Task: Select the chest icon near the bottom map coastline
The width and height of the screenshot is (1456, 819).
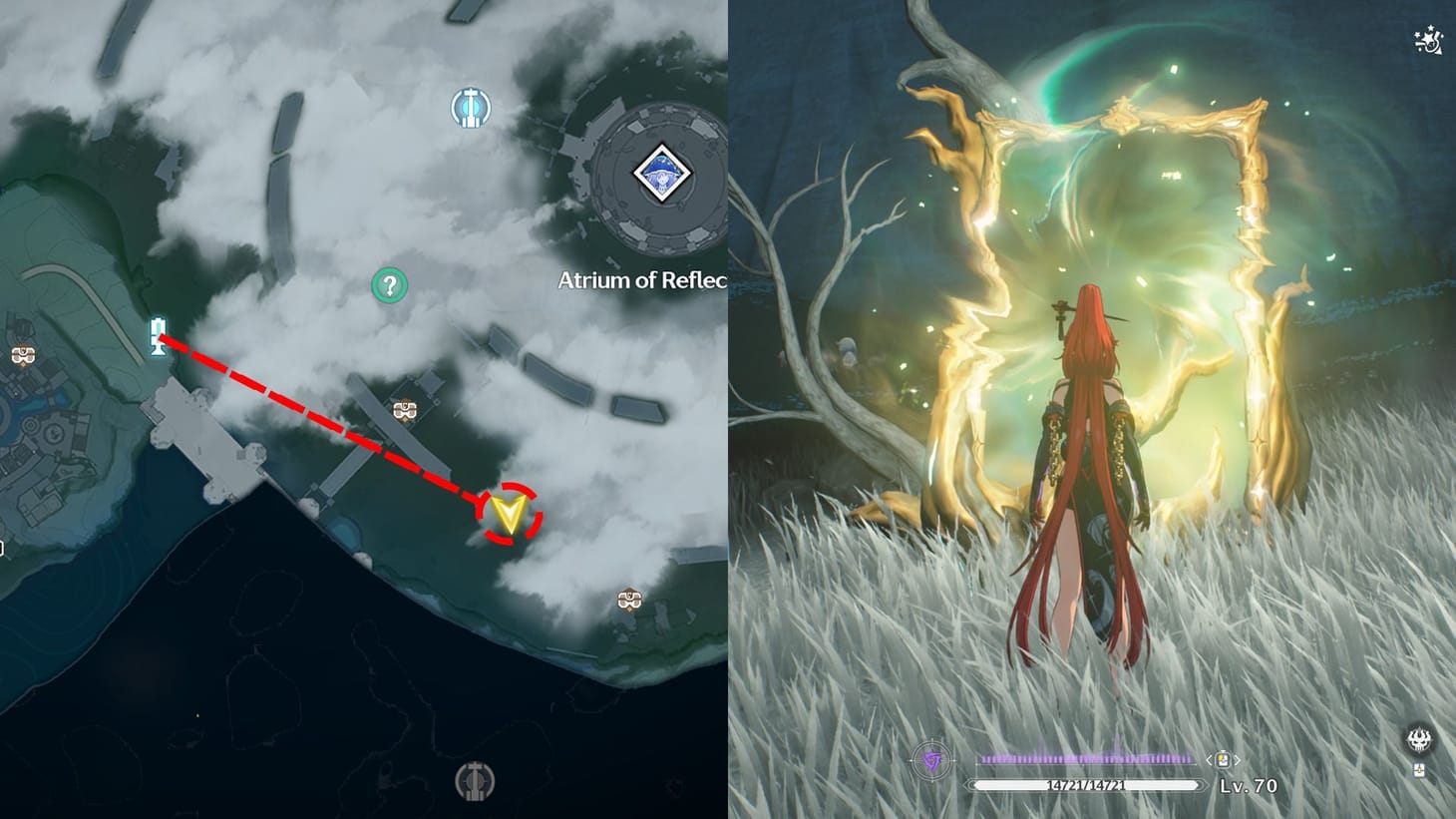Action: pyautogui.click(x=628, y=600)
